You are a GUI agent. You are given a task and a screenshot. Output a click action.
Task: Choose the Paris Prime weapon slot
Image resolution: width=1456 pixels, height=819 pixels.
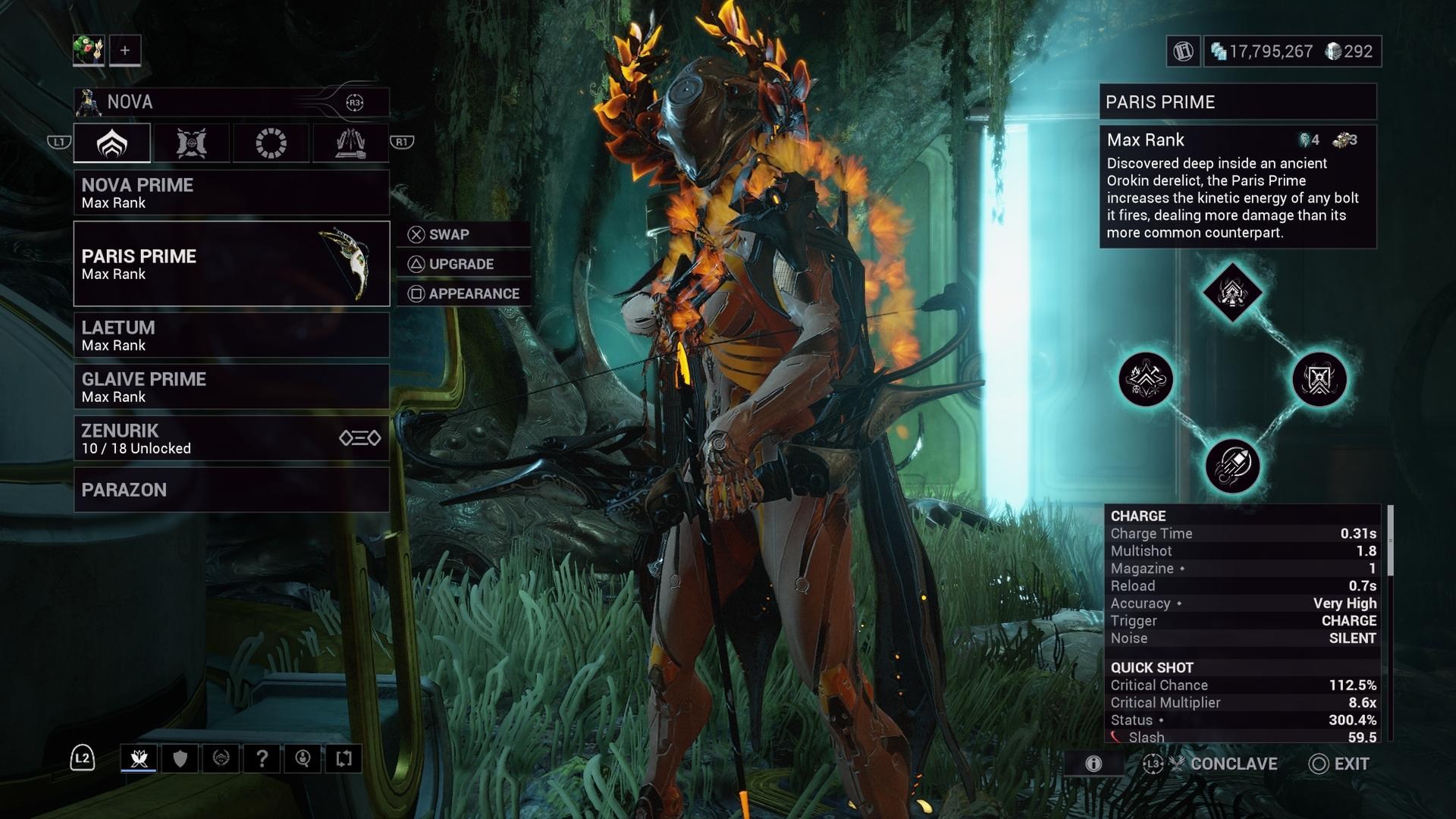pyautogui.click(x=231, y=264)
